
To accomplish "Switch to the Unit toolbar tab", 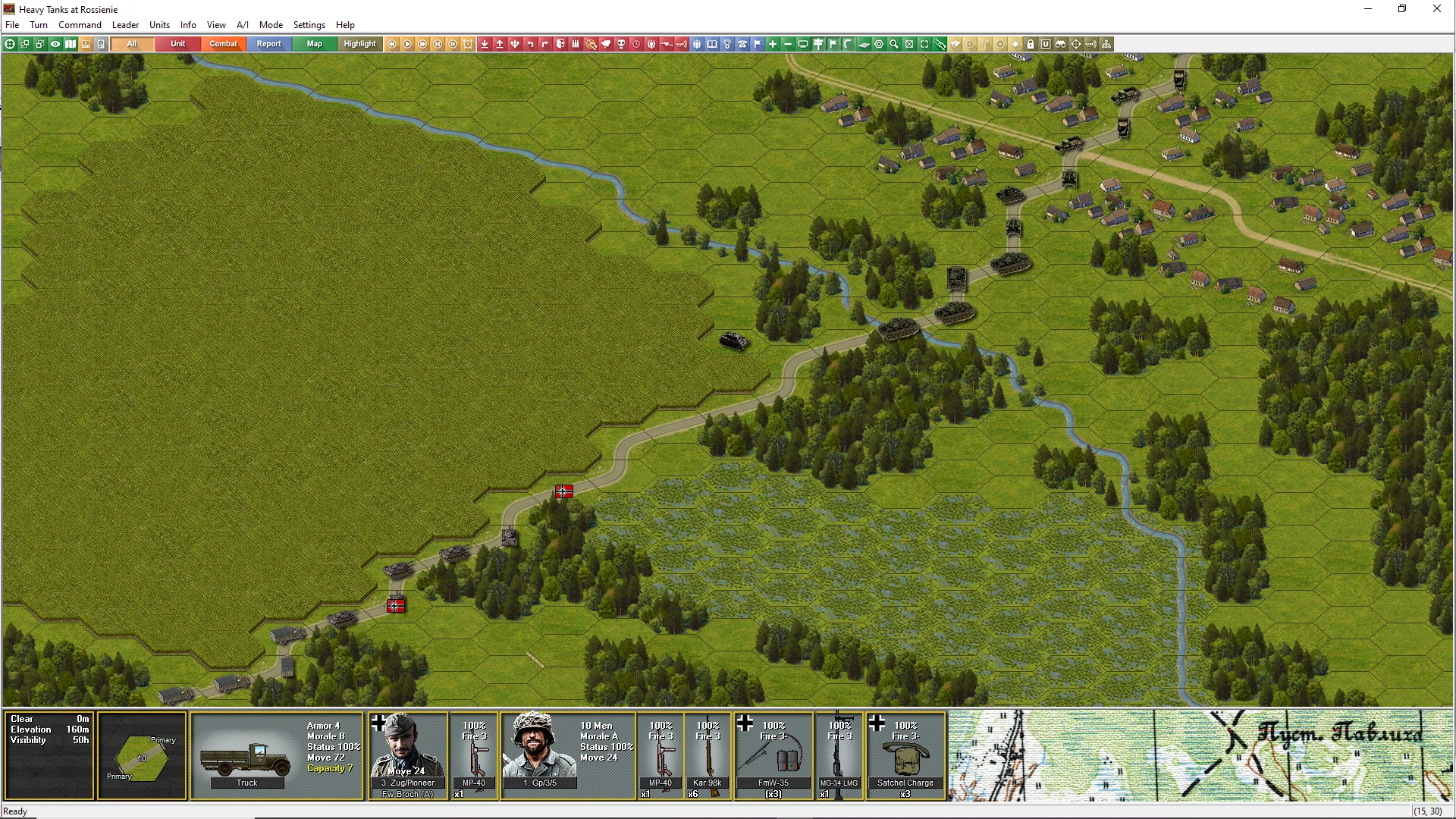I will 177,44.
